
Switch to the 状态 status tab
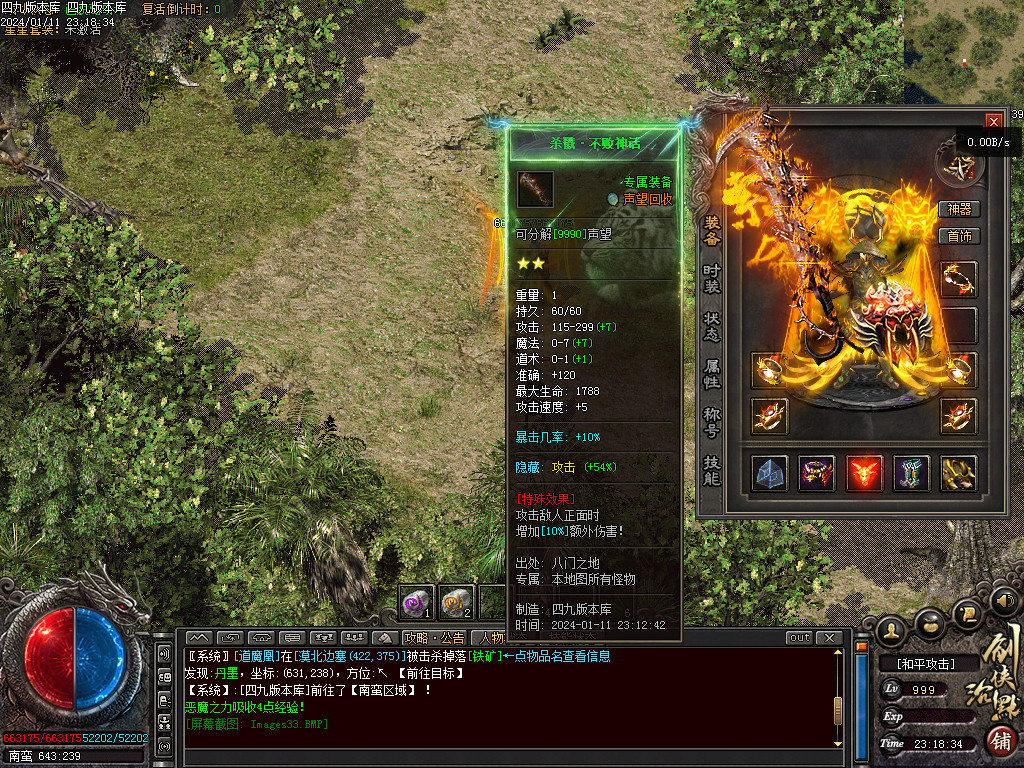coord(712,326)
